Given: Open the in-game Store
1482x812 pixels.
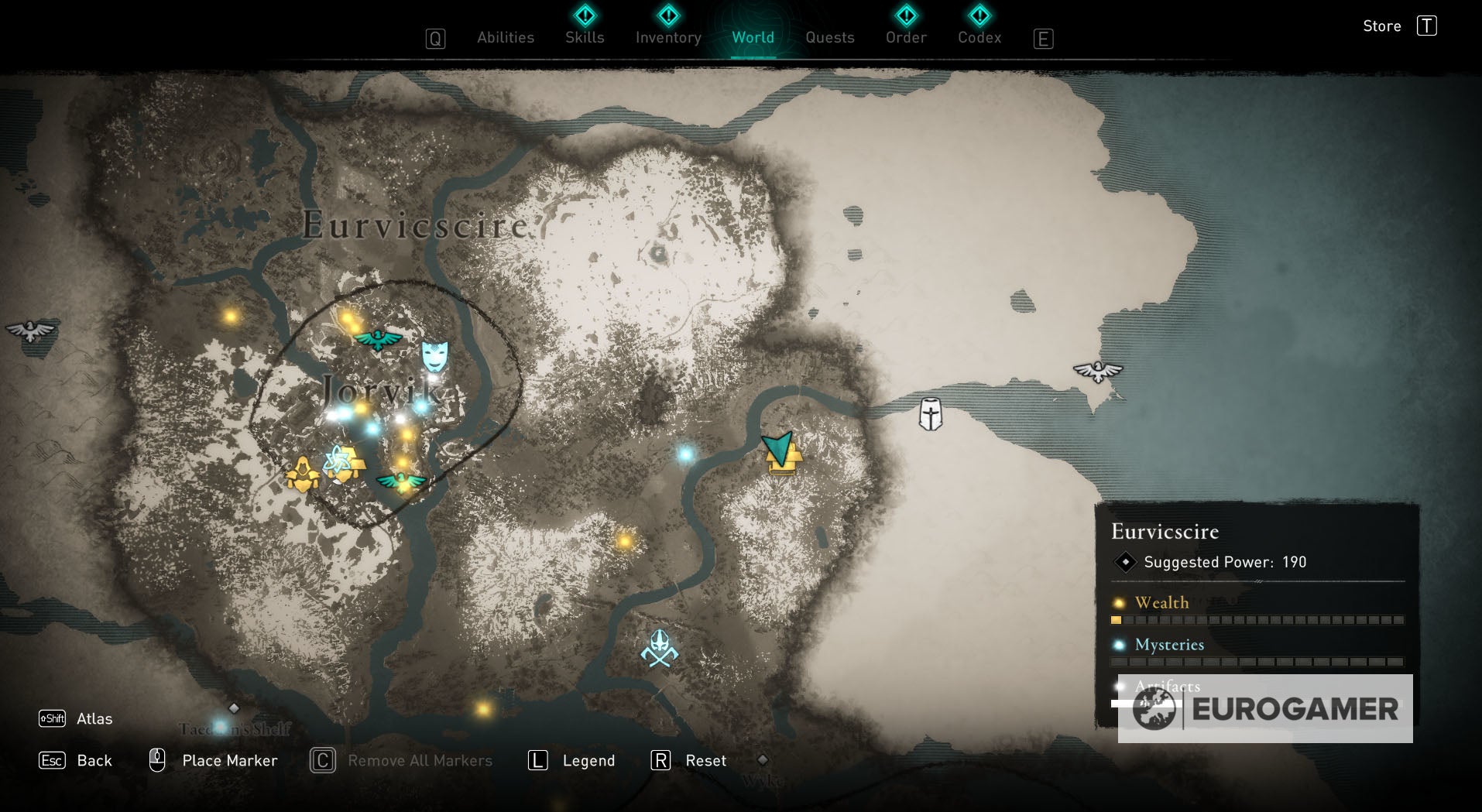Looking at the screenshot, I should pyautogui.click(x=1382, y=26).
